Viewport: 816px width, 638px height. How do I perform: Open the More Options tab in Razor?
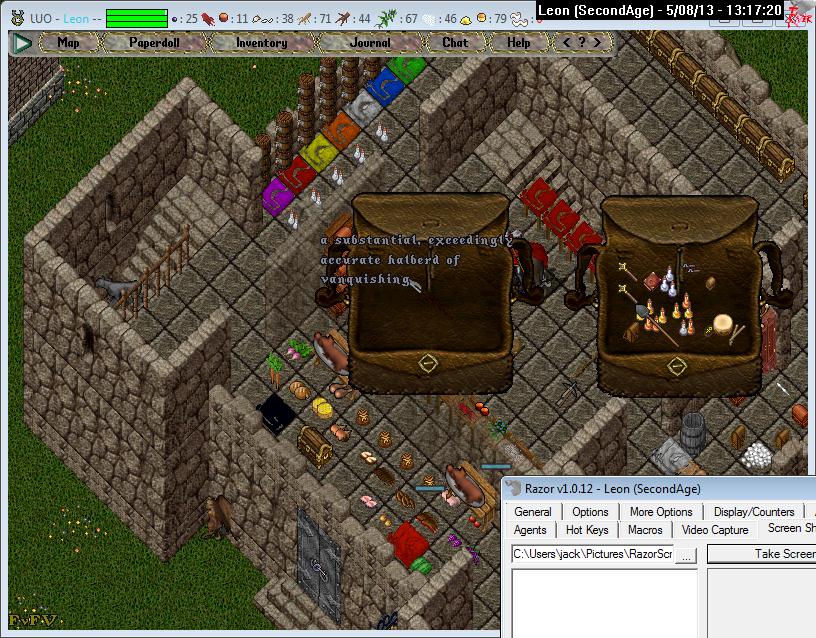[x=661, y=512]
